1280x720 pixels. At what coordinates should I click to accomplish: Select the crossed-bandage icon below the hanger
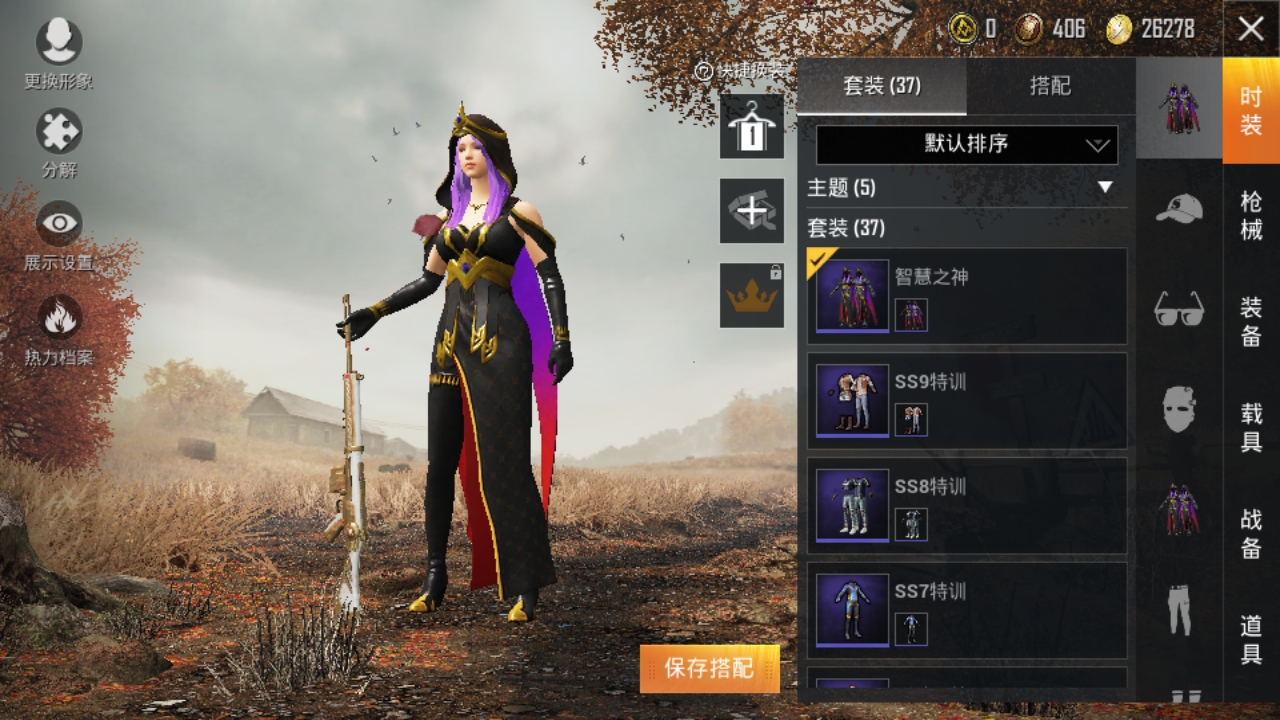pos(751,213)
